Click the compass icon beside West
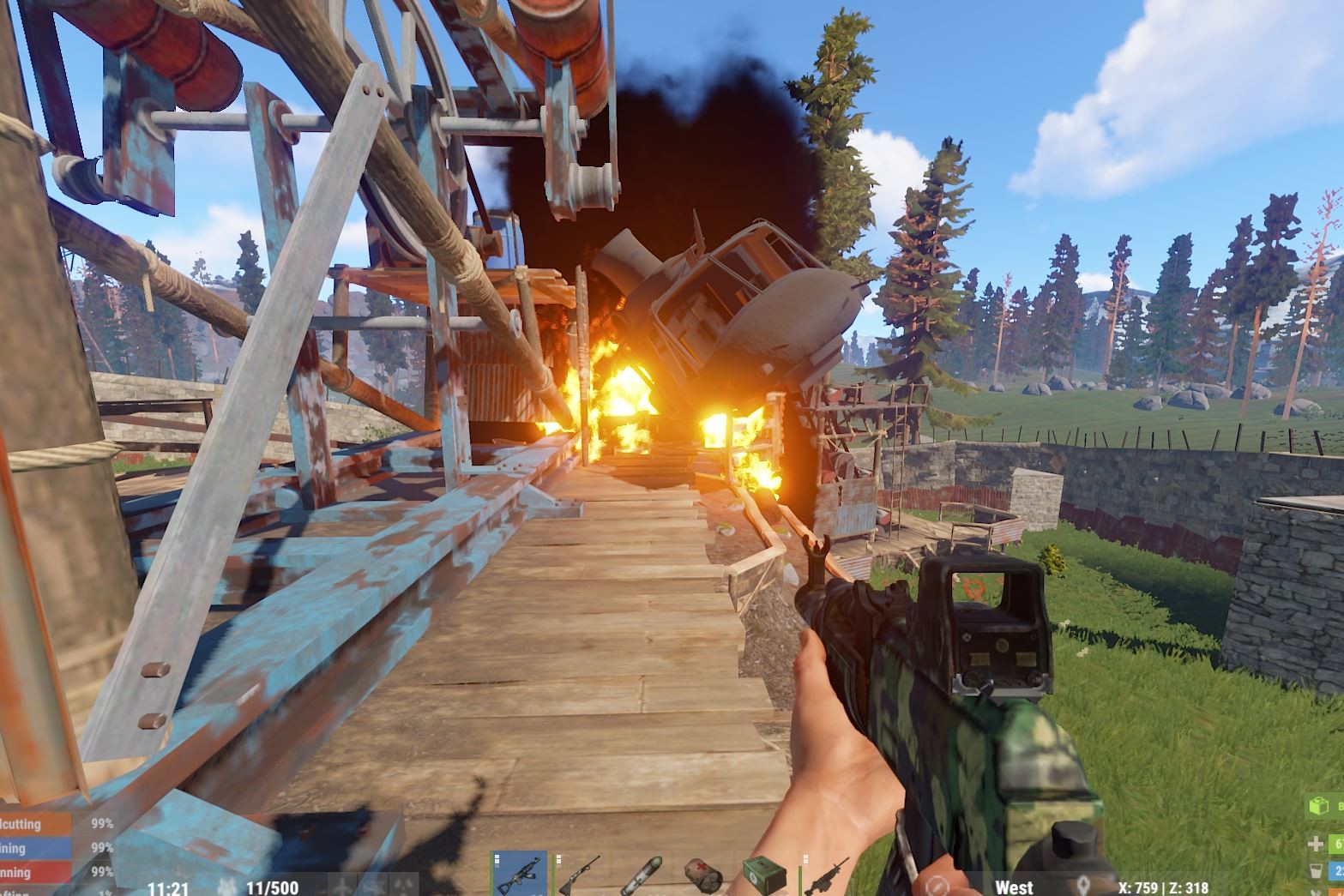This screenshot has width=1344, height=896. point(937,887)
